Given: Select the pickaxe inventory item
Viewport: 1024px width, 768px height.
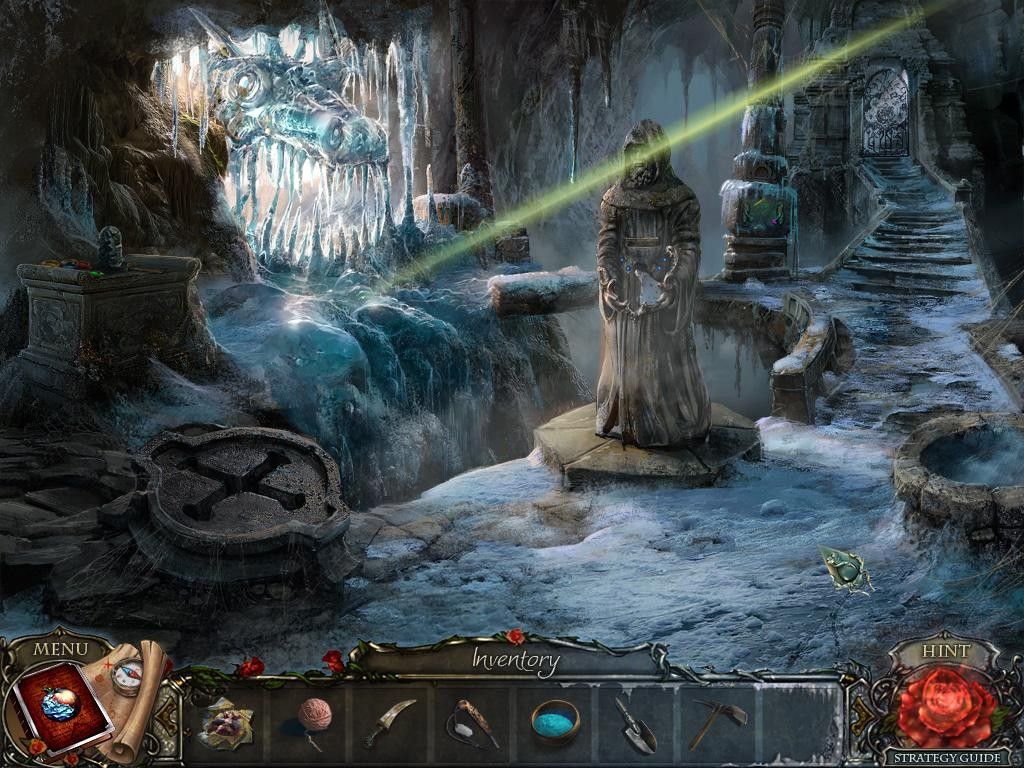Looking at the screenshot, I should [718, 722].
